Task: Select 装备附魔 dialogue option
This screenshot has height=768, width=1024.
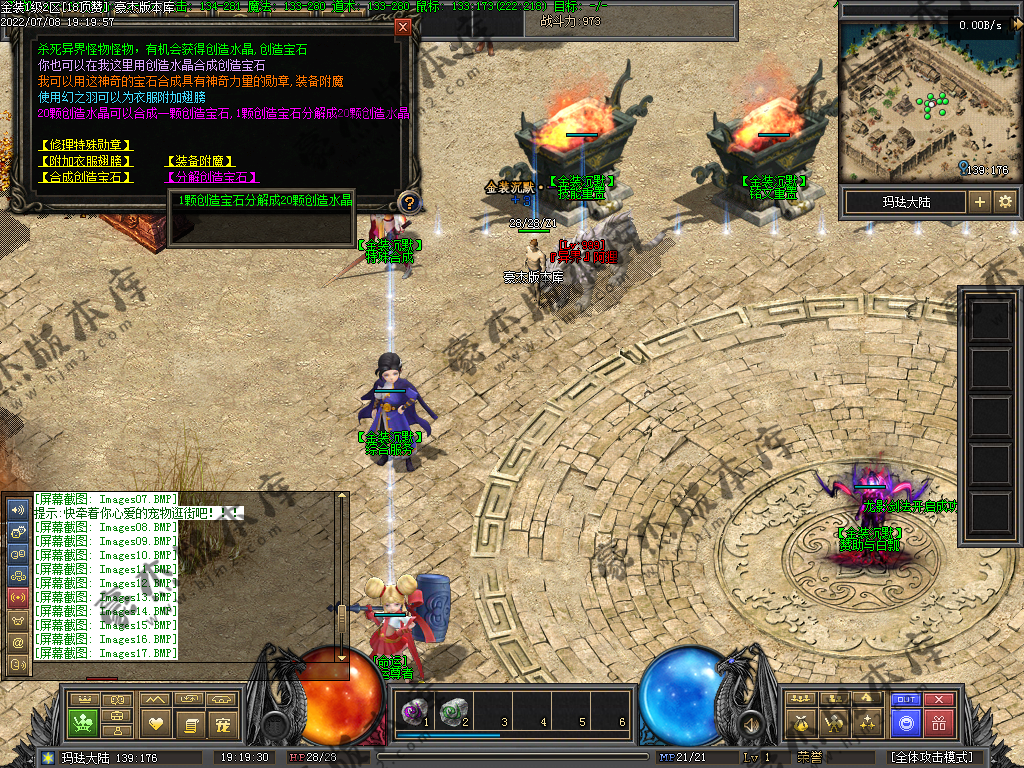Action: [x=200, y=161]
